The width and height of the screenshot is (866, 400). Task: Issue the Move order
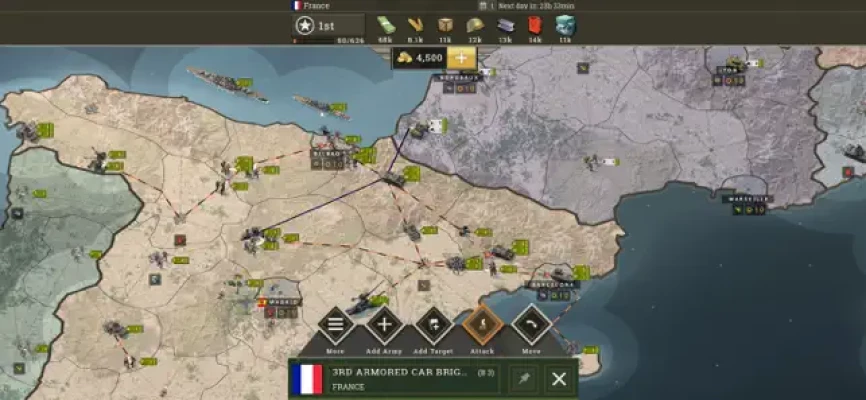tap(531, 324)
